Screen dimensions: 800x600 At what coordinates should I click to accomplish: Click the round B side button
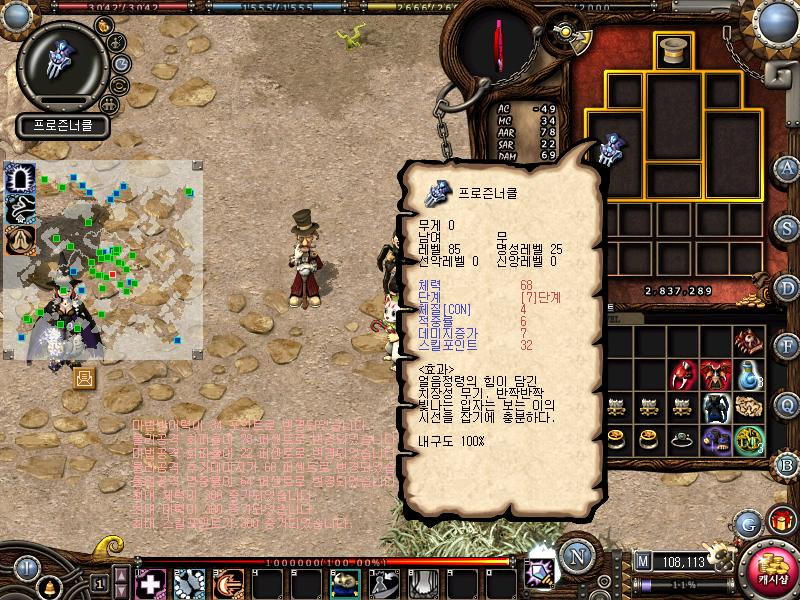click(787, 463)
